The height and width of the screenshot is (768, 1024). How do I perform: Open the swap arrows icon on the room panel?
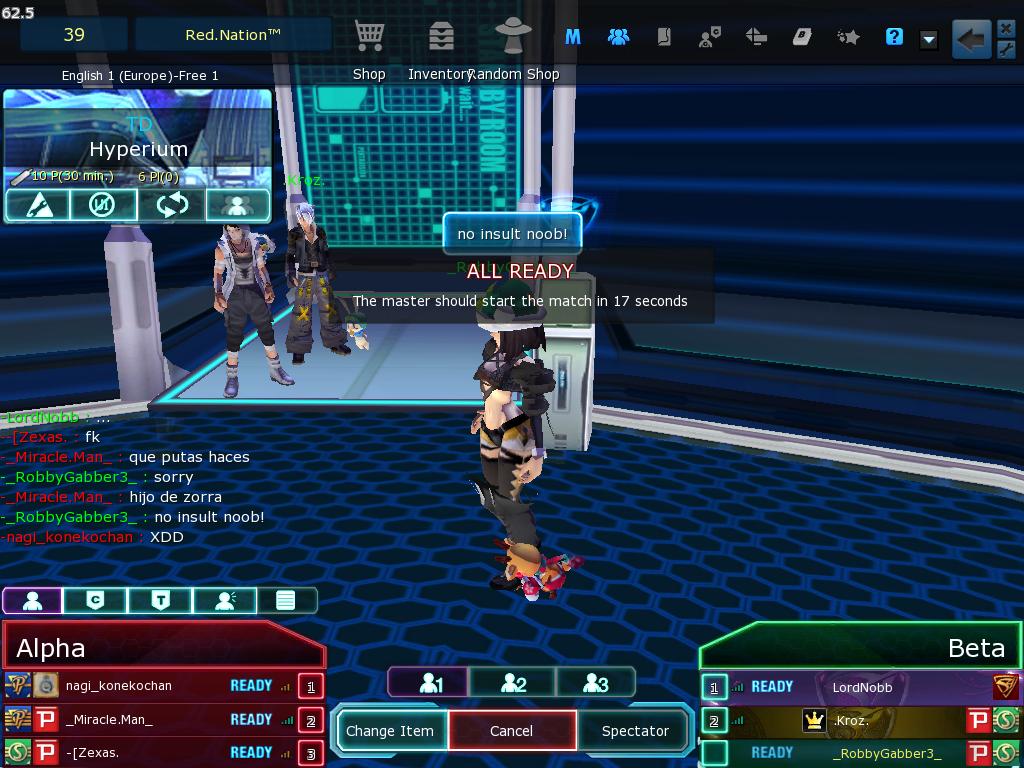click(171, 205)
